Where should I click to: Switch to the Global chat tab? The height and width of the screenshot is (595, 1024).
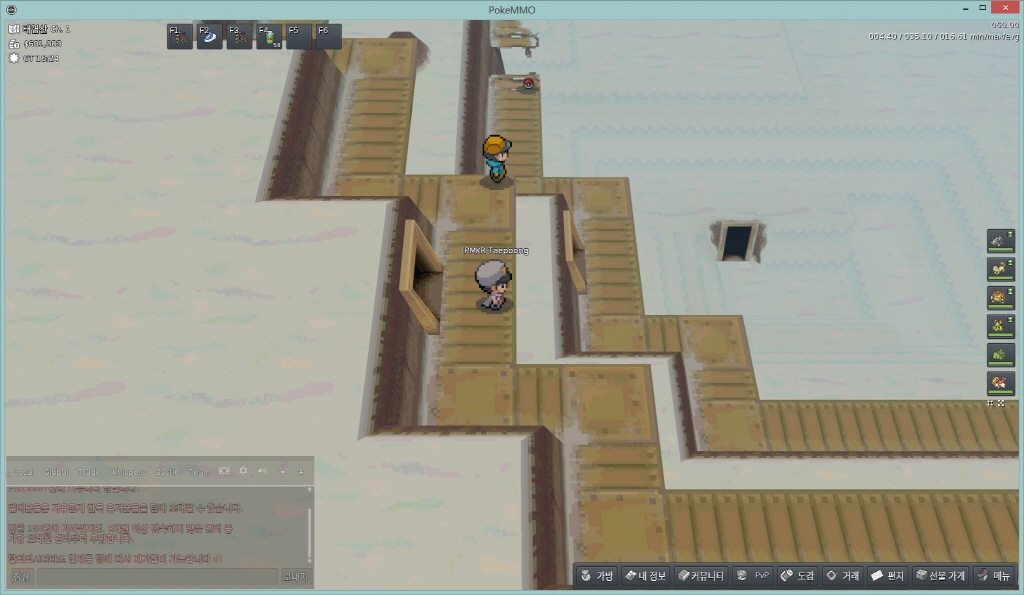pyautogui.click(x=56, y=471)
